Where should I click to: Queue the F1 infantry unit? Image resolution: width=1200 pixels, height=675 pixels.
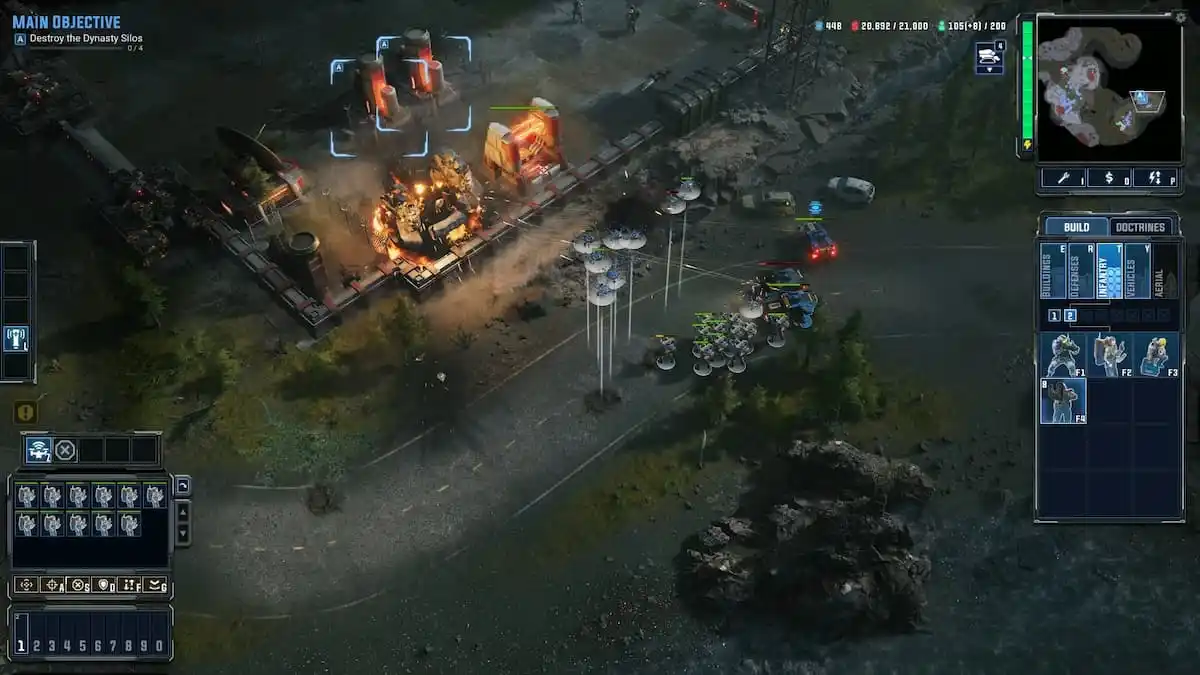pyautogui.click(x=1062, y=355)
